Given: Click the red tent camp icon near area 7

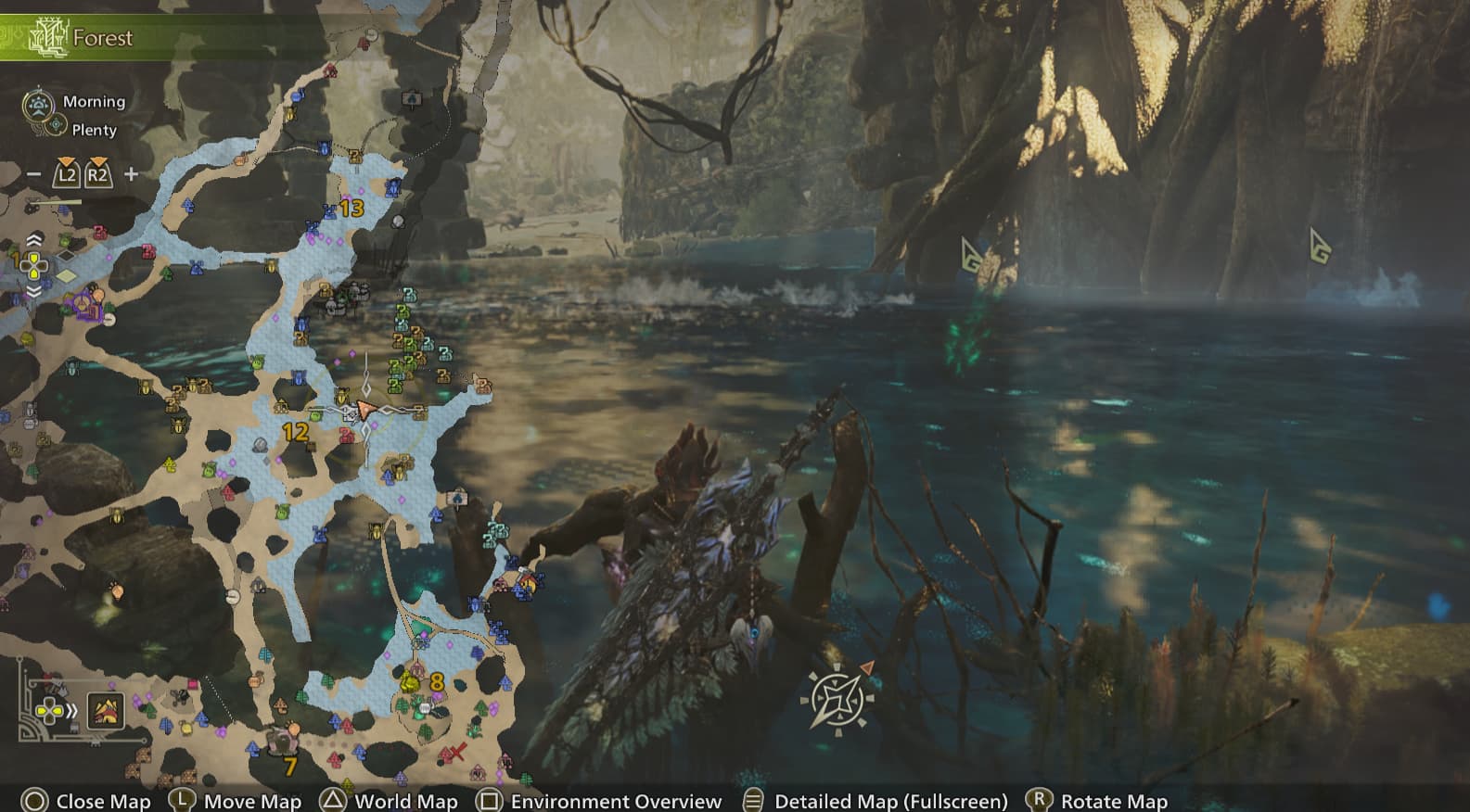Looking at the screenshot, I should point(283,739).
